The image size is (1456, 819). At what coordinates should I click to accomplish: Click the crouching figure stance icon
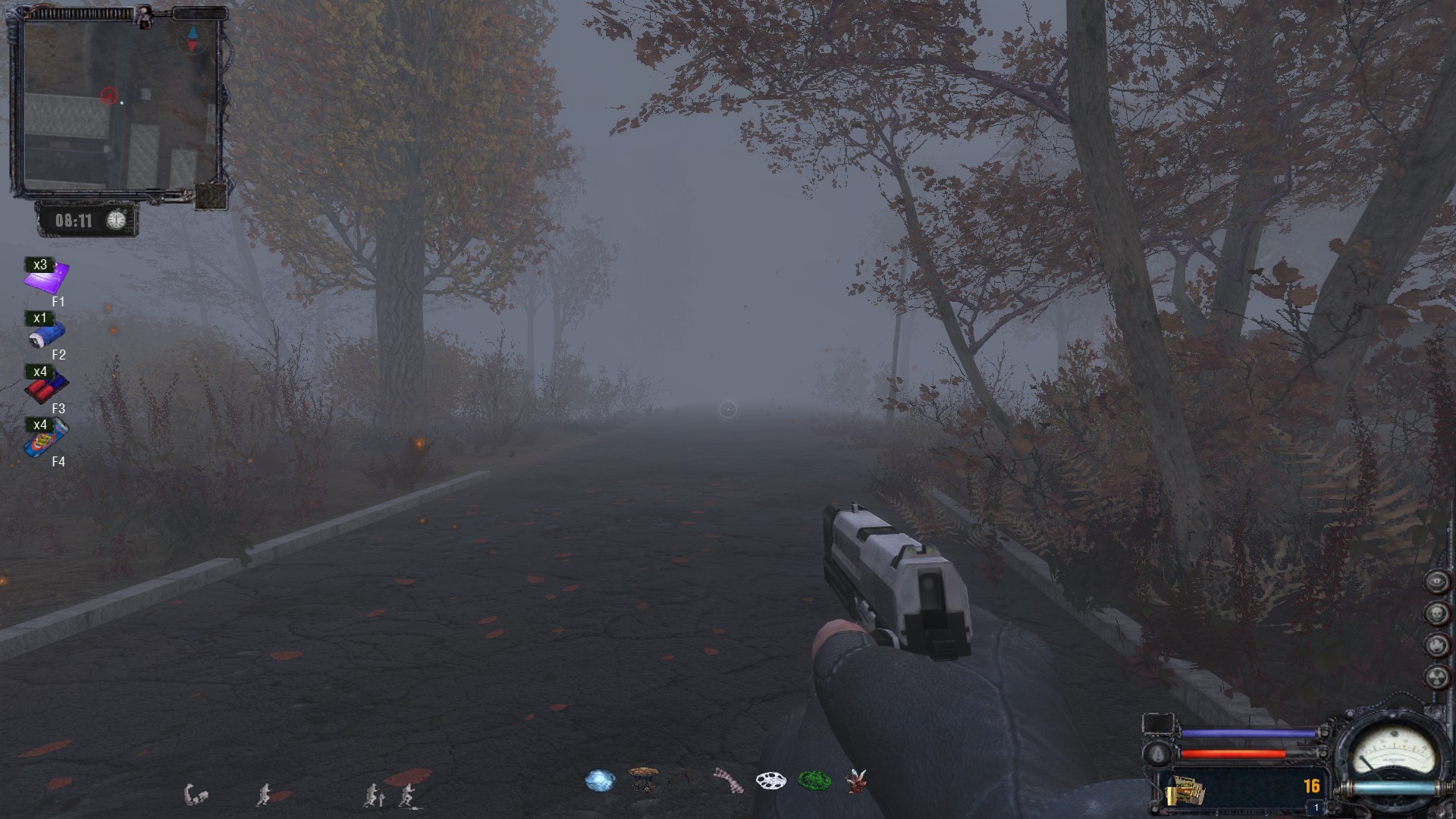click(x=196, y=795)
